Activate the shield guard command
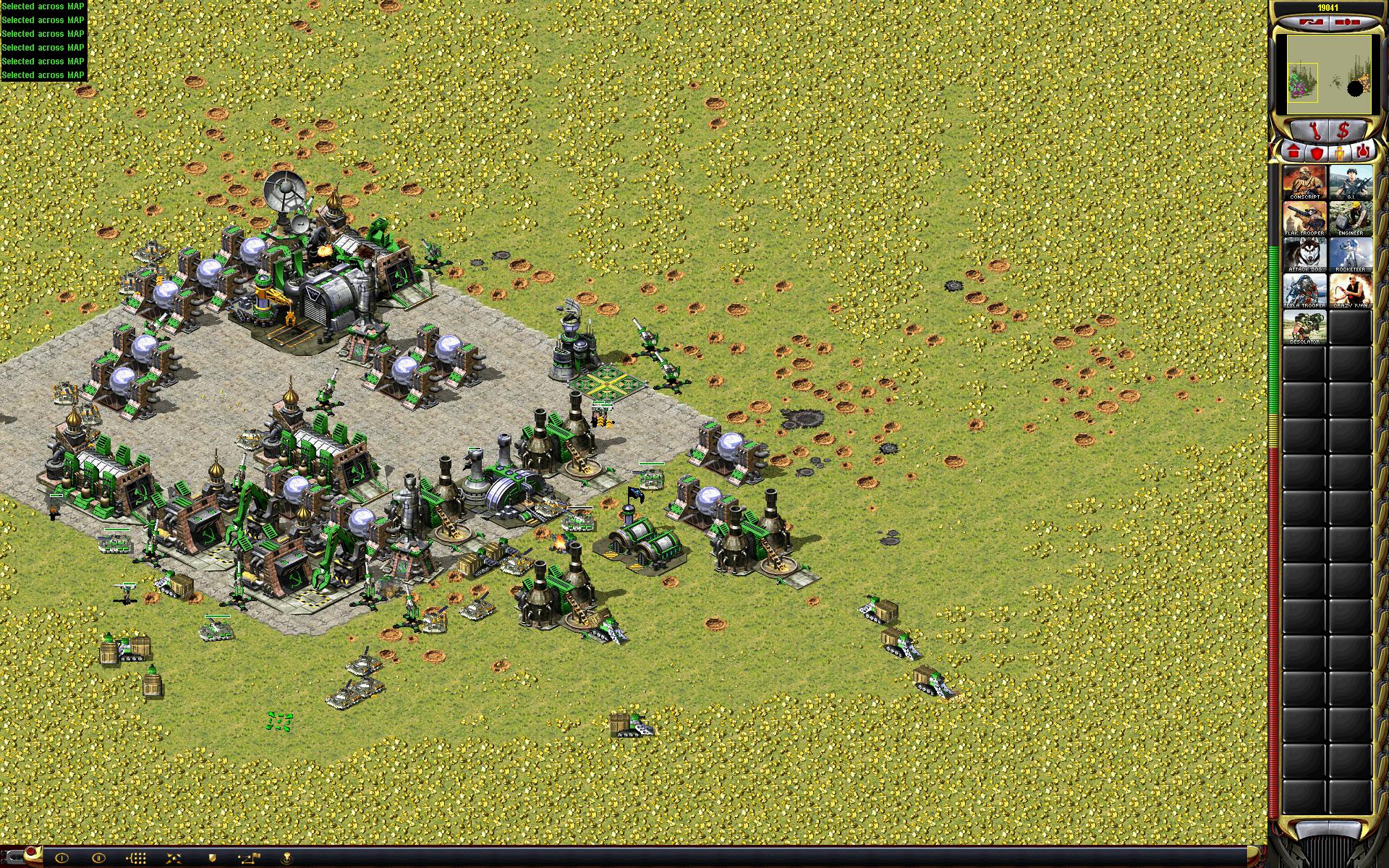The height and width of the screenshot is (868, 1389). point(213,858)
